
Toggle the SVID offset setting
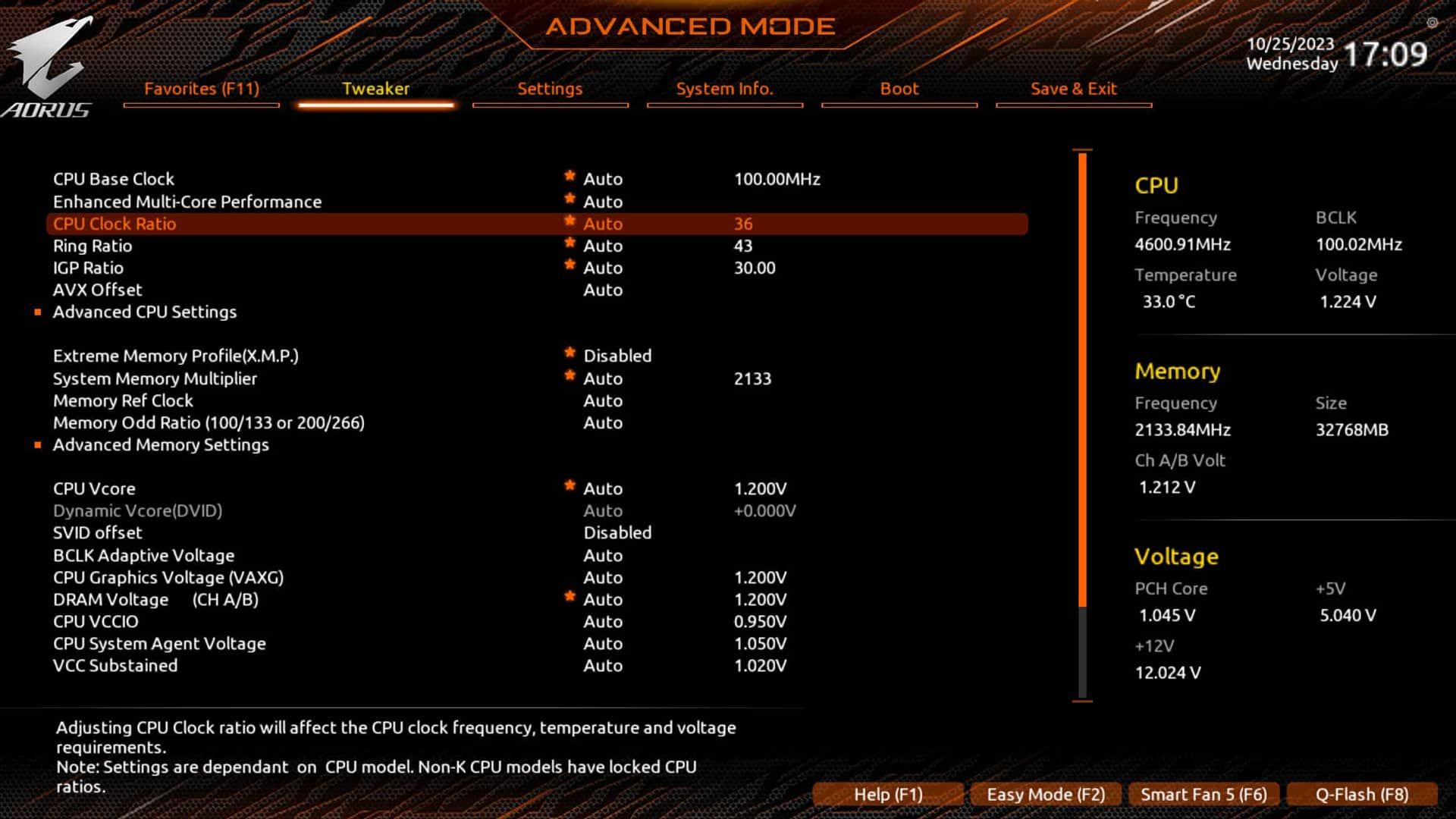click(x=617, y=532)
